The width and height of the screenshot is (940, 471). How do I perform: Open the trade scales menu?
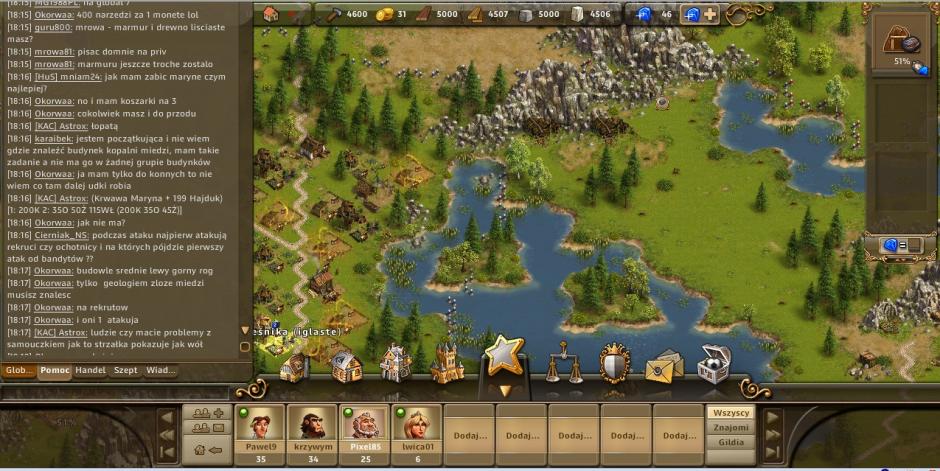point(564,363)
